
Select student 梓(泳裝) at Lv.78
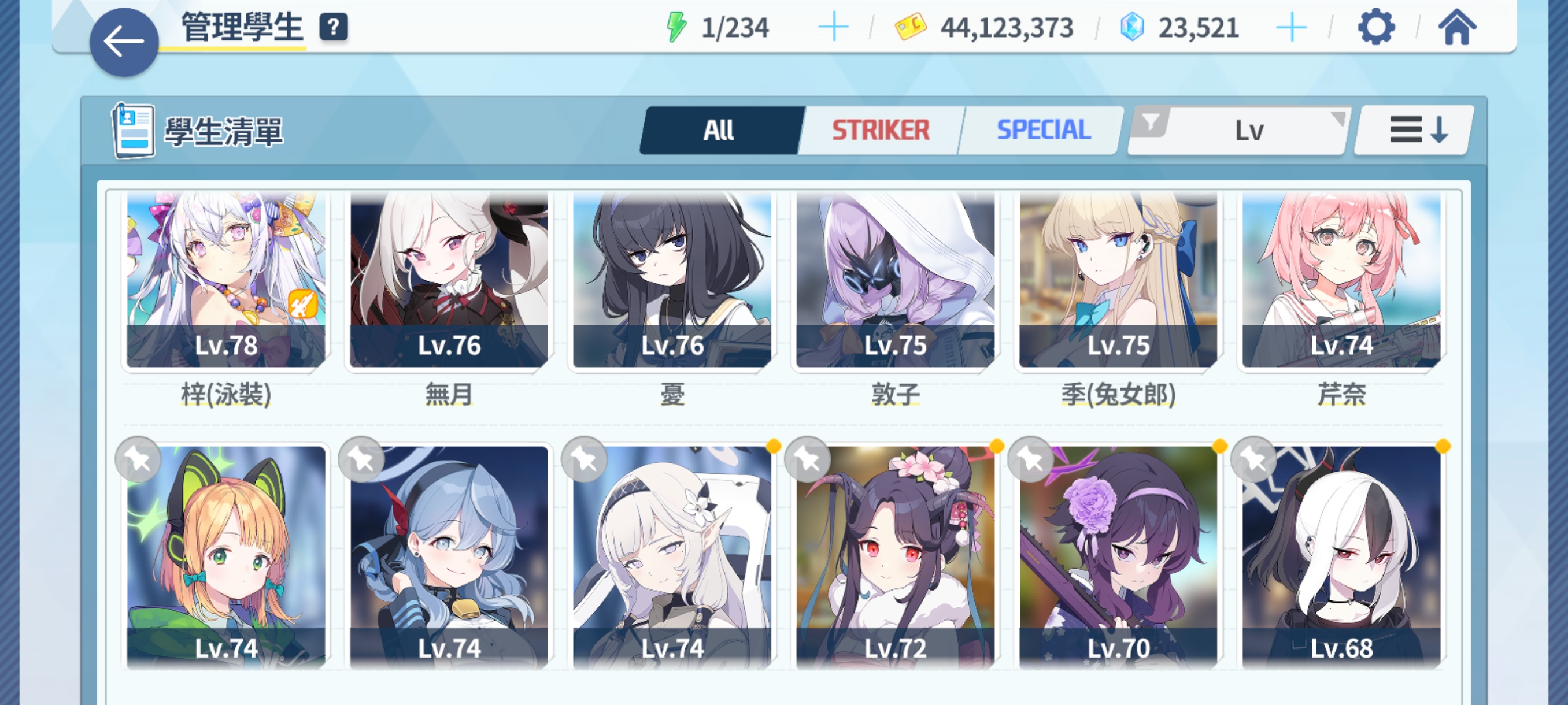coord(226,280)
